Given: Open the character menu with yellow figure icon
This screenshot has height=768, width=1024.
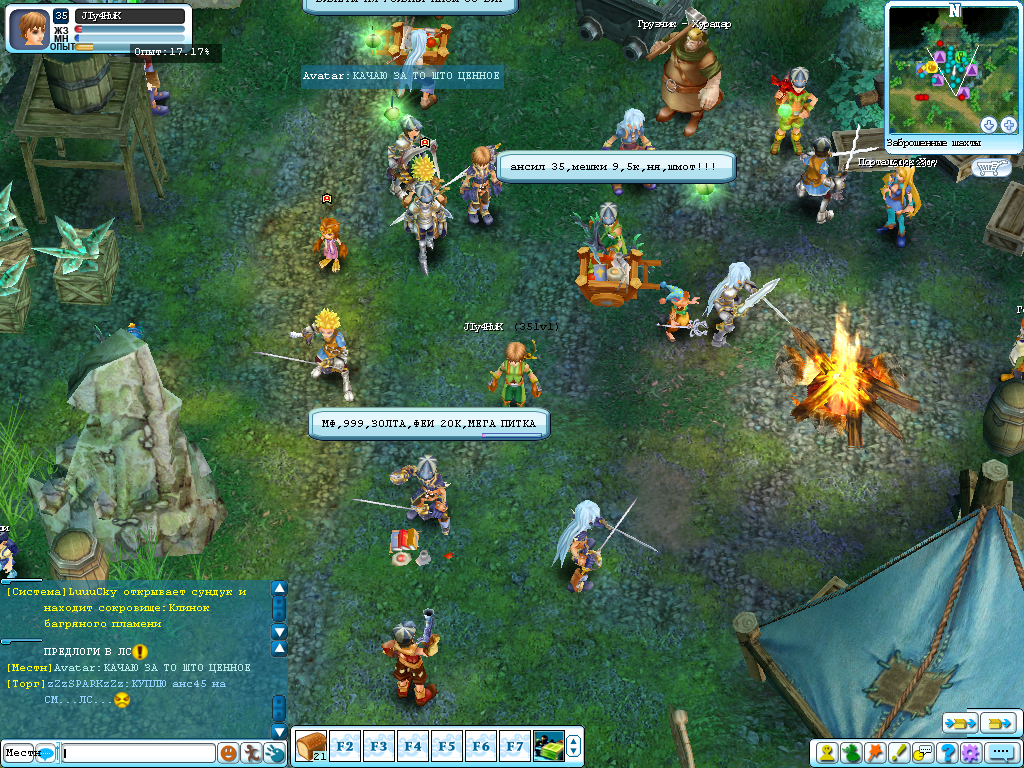Looking at the screenshot, I should pyautogui.click(x=828, y=752).
